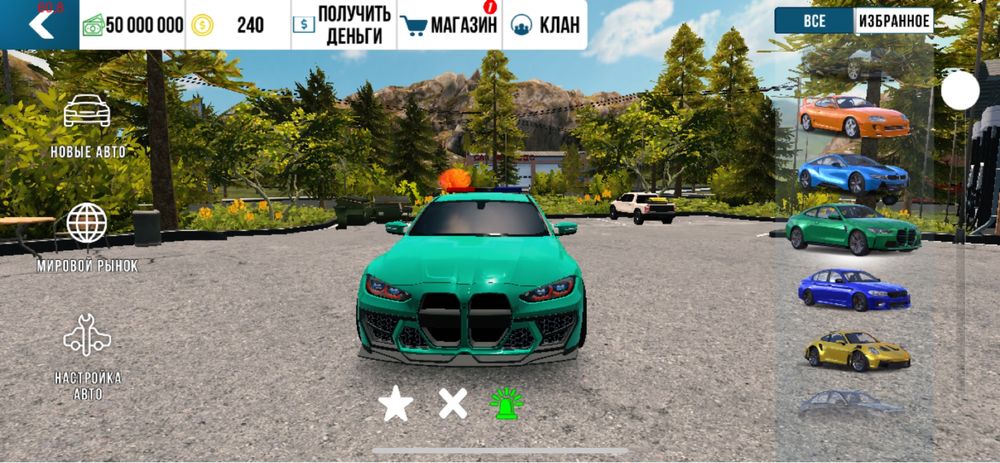
Task: Go back with the arrow button
Action: [40, 24]
